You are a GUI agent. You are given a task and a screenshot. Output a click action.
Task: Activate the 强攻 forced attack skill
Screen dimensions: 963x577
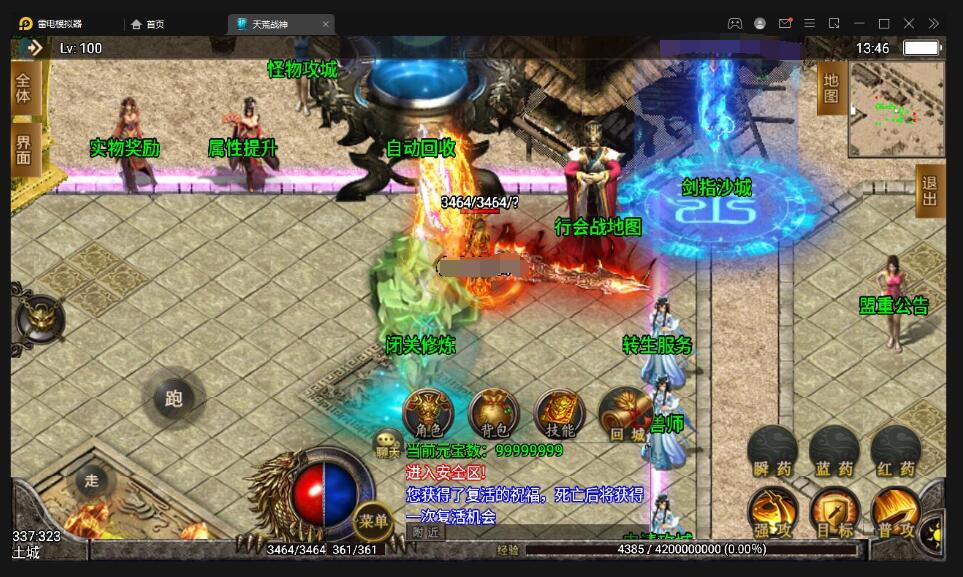click(772, 513)
